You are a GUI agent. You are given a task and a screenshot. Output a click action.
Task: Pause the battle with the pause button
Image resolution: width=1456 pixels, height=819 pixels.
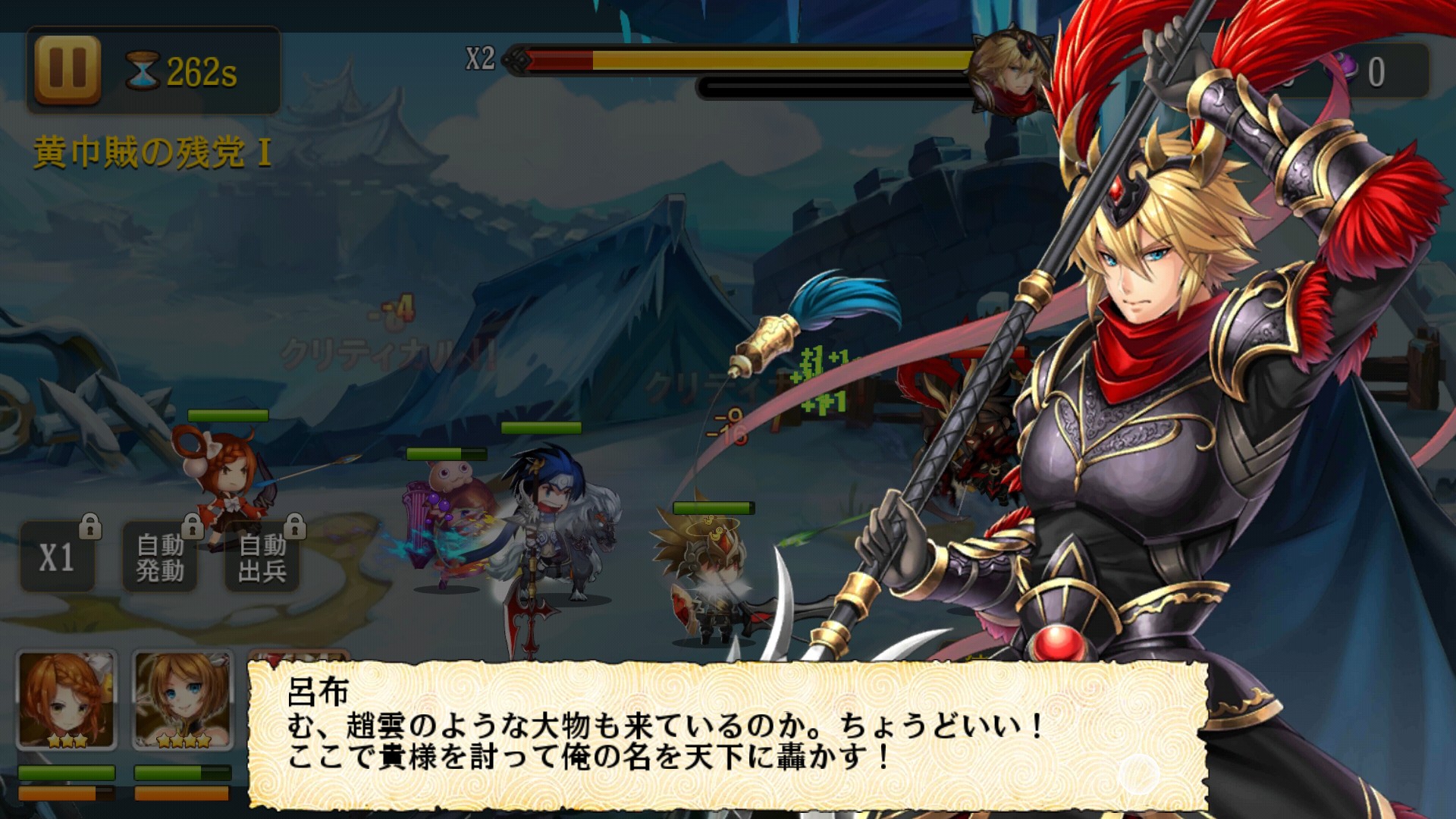click(67, 70)
